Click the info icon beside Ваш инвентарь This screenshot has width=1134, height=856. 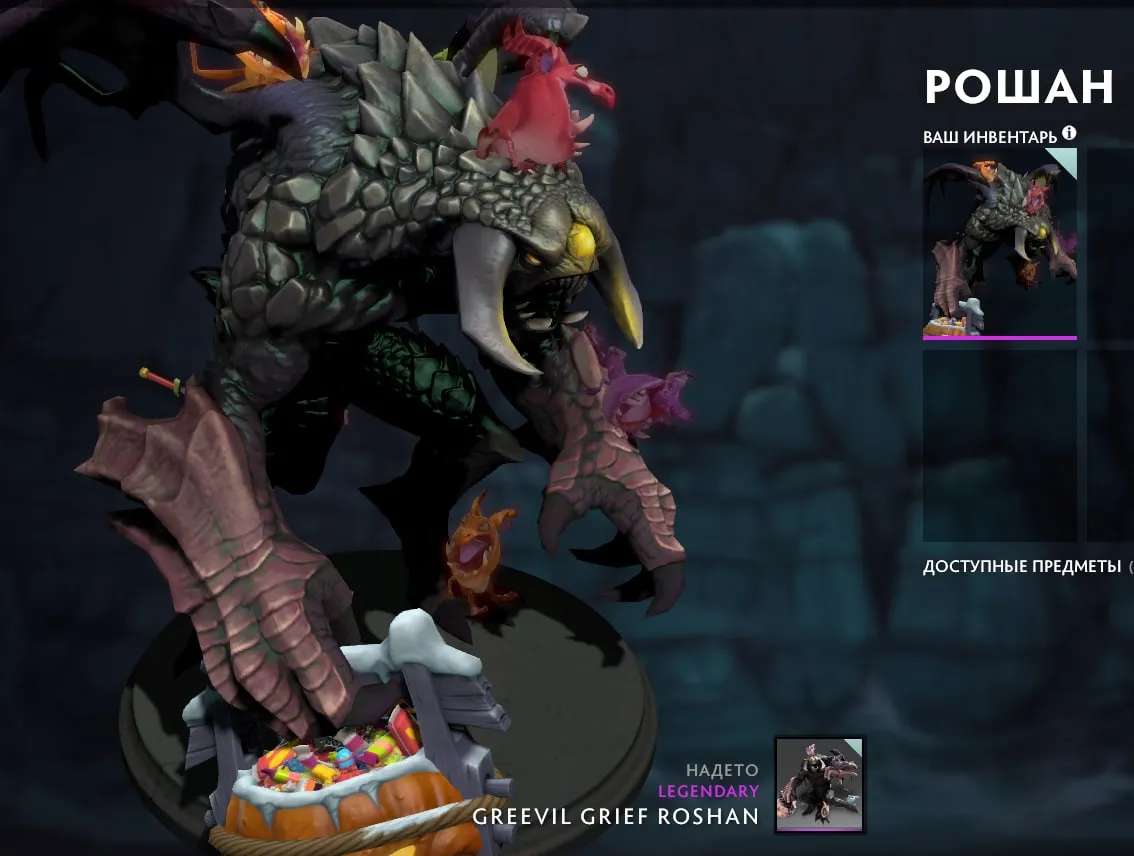1069,133
